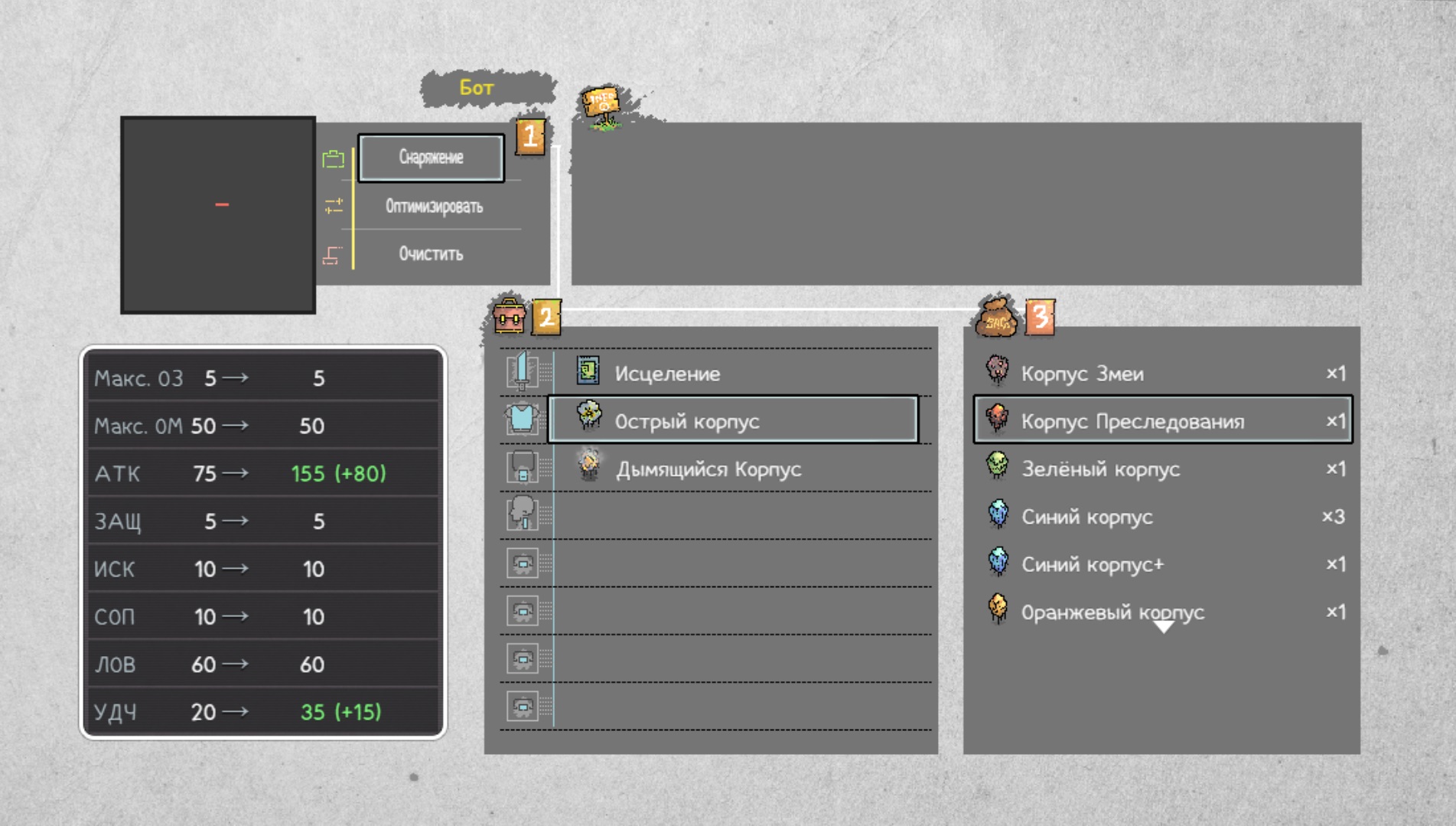The height and width of the screenshot is (826, 1456).
Task: Select the empty head equipment slot
Action: coord(523,514)
